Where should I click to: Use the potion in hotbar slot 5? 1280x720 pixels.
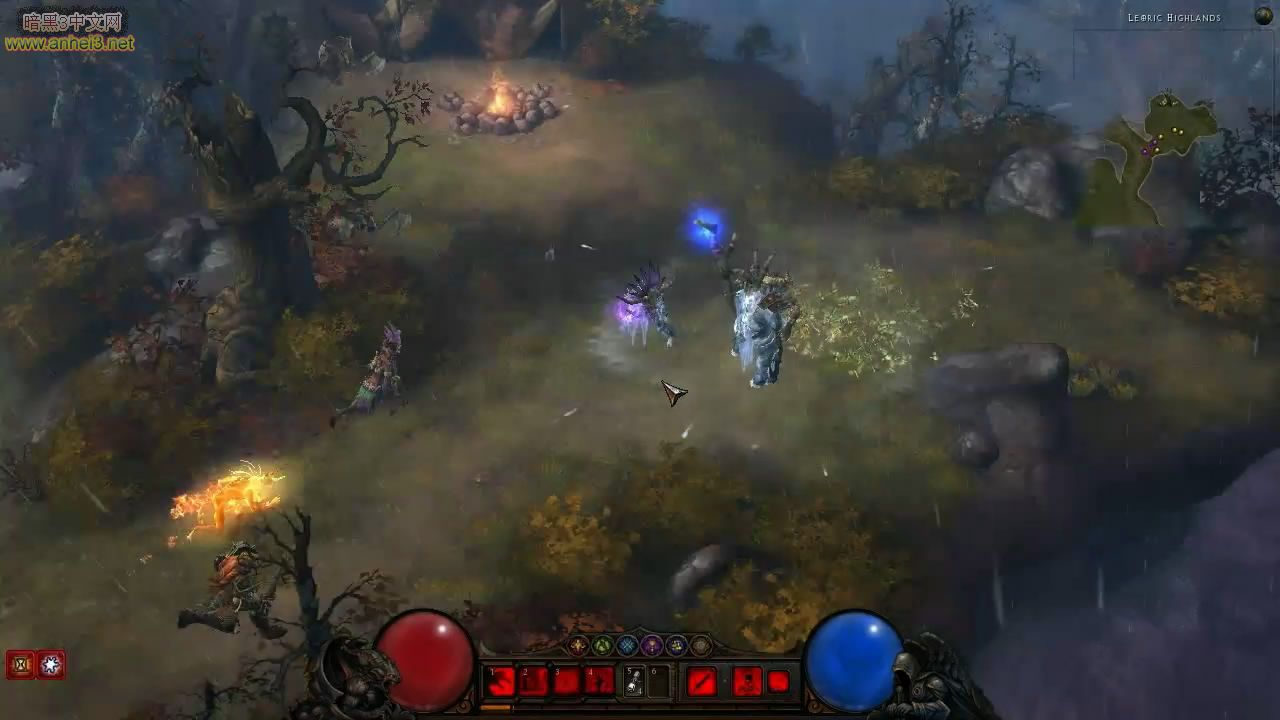tap(634, 682)
